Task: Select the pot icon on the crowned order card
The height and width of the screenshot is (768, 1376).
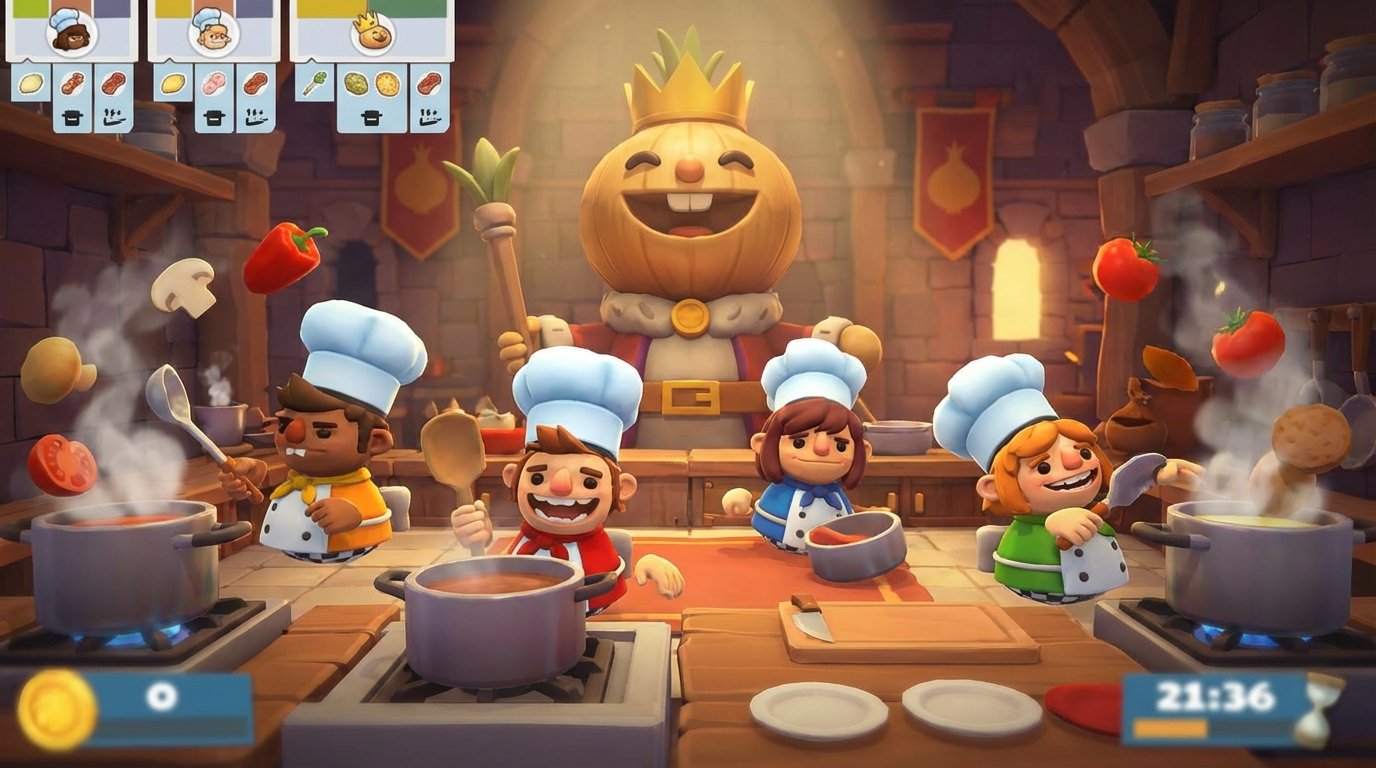Action: pyautogui.click(x=371, y=118)
